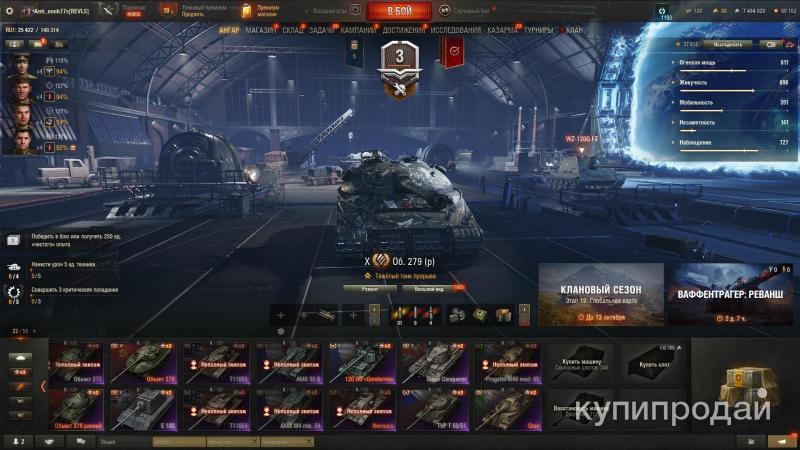
Task: Choose the TVP T 50/51 tank card
Action: click(434, 410)
